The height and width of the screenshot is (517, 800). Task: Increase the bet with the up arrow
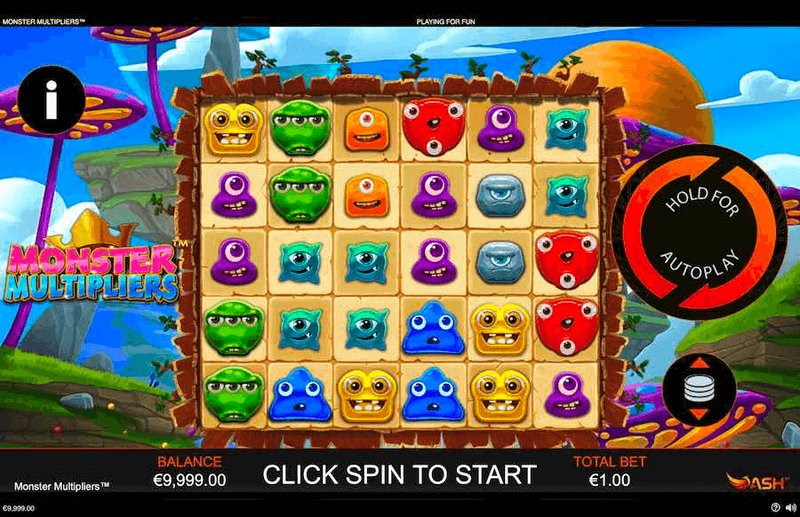pyautogui.click(x=700, y=363)
